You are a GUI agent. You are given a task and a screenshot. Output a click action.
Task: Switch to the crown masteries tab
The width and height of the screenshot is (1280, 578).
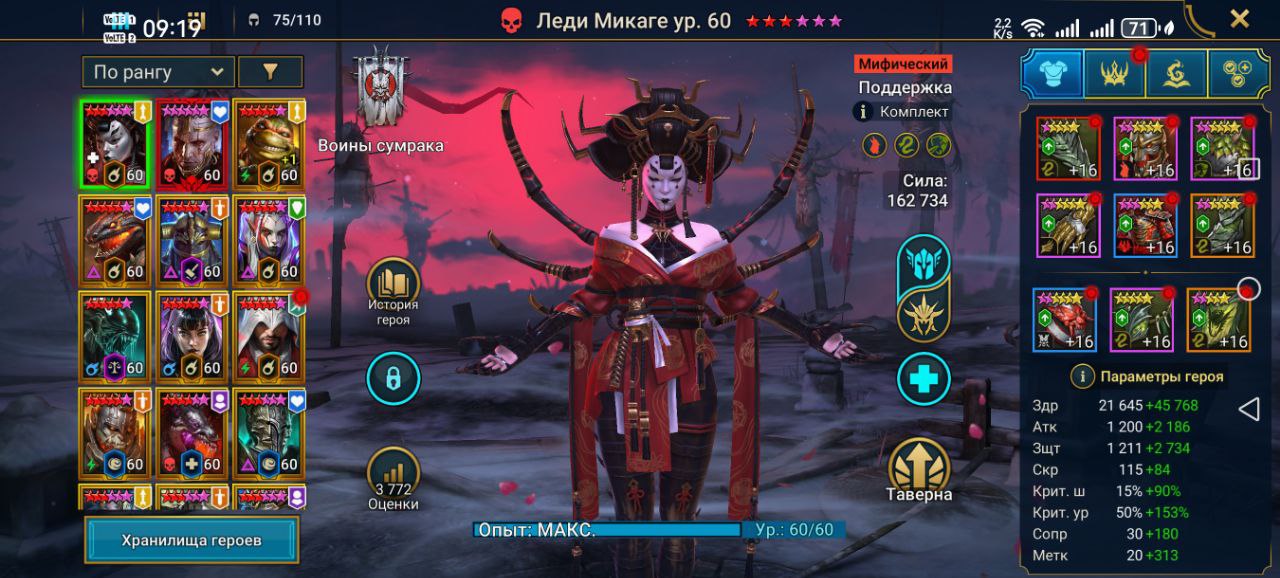pyautogui.click(x=1114, y=73)
